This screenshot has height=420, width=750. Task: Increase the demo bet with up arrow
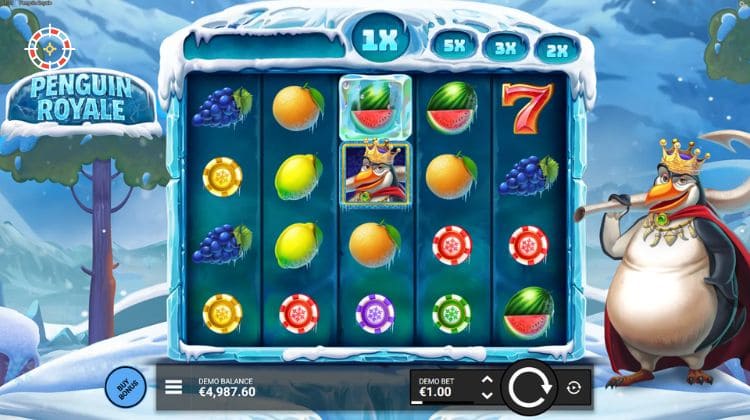487,380
